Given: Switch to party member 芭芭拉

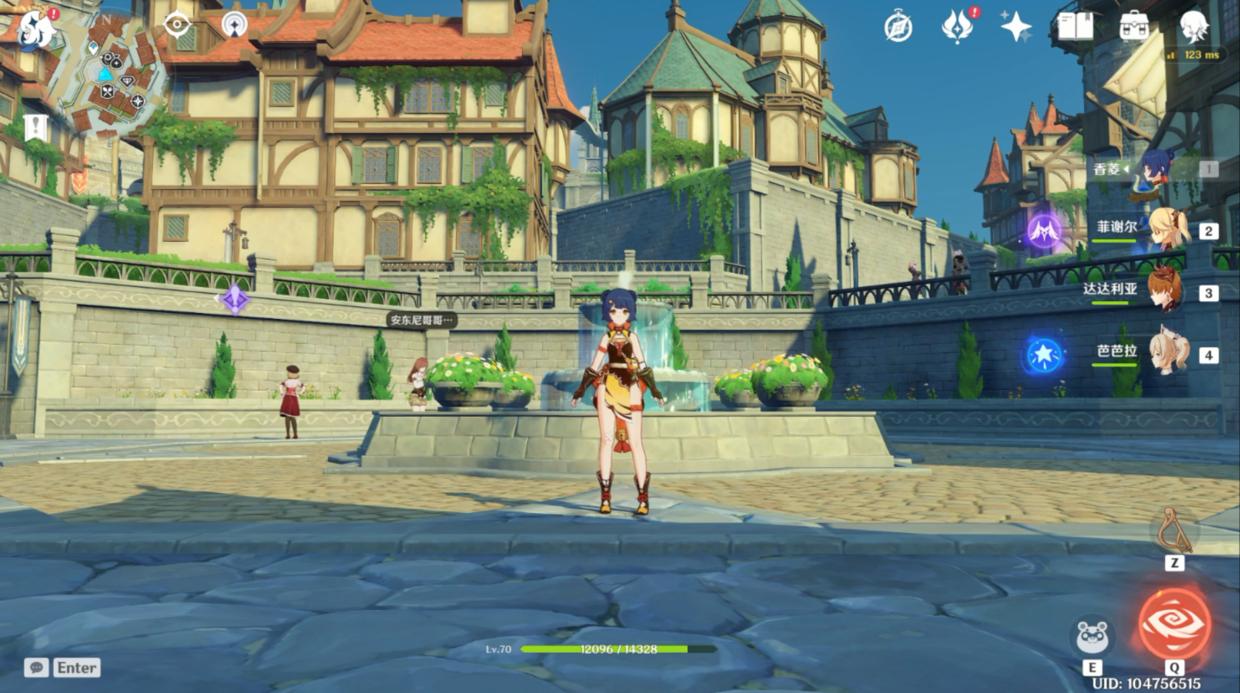Looking at the screenshot, I should [1166, 352].
